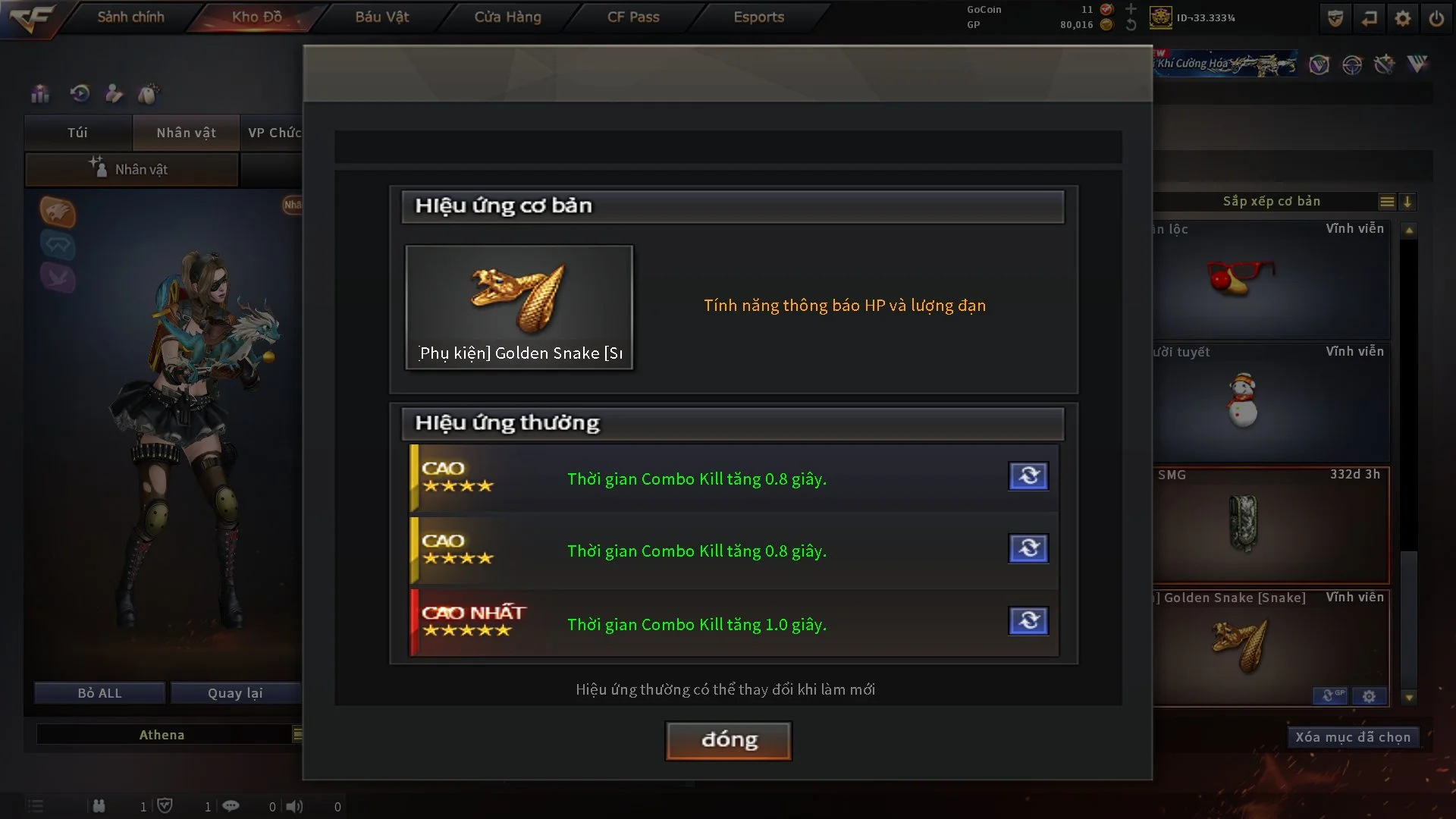
Task: Close the dialog with the đóng button
Action: click(728, 740)
